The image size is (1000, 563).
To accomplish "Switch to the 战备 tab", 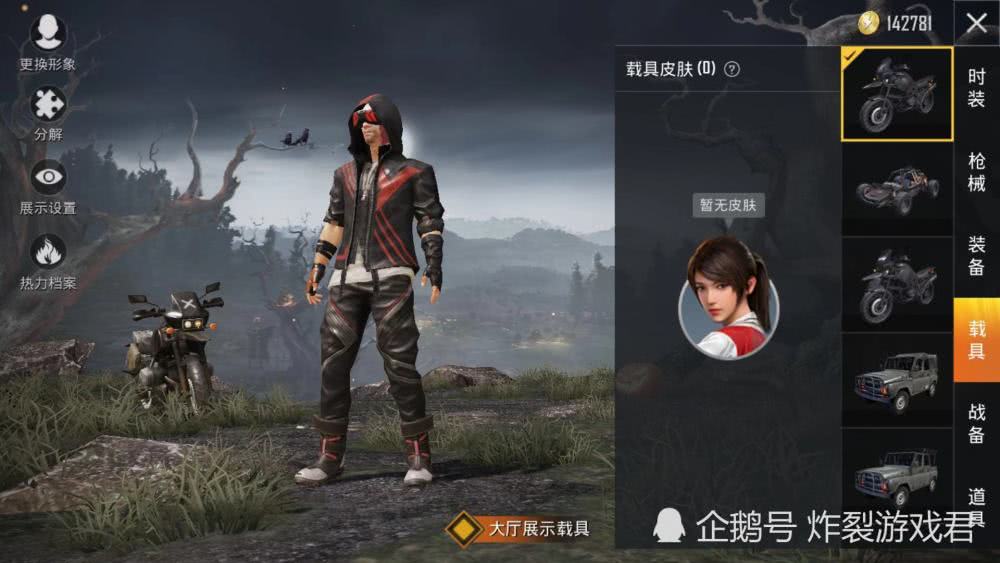I will click(x=976, y=423).
